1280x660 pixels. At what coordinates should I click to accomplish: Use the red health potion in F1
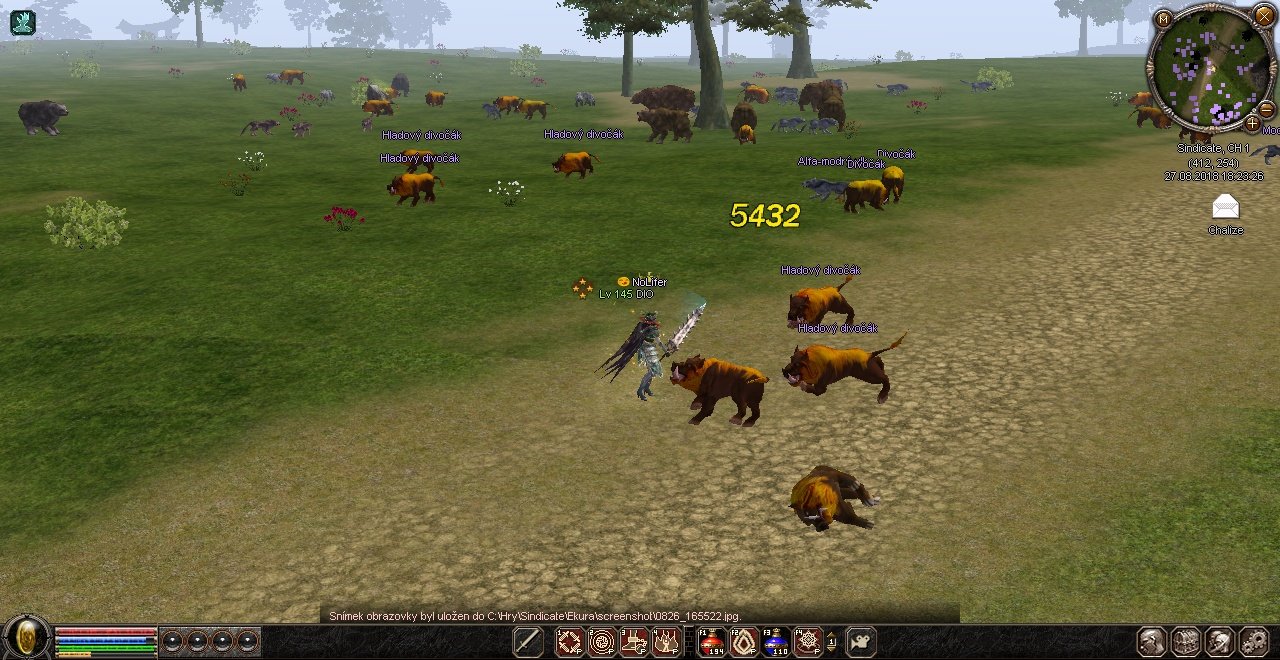[x=711, y=642]
